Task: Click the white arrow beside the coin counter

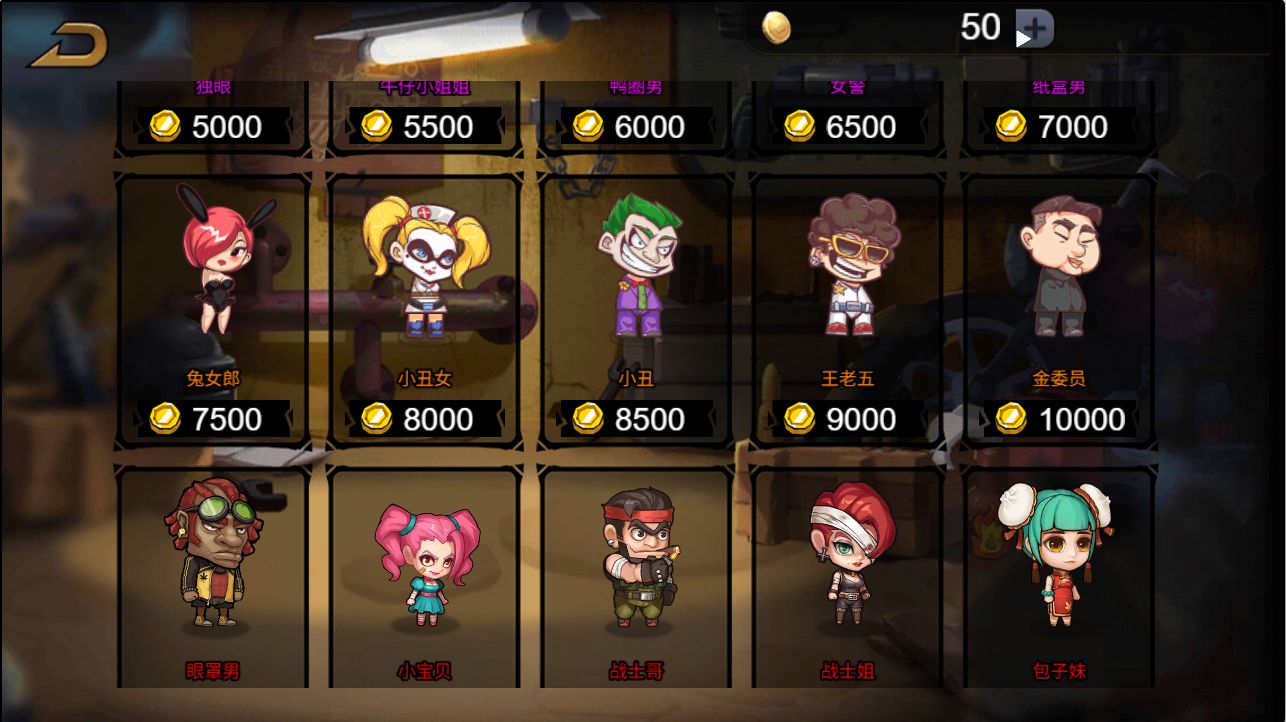Action: 1021,40
